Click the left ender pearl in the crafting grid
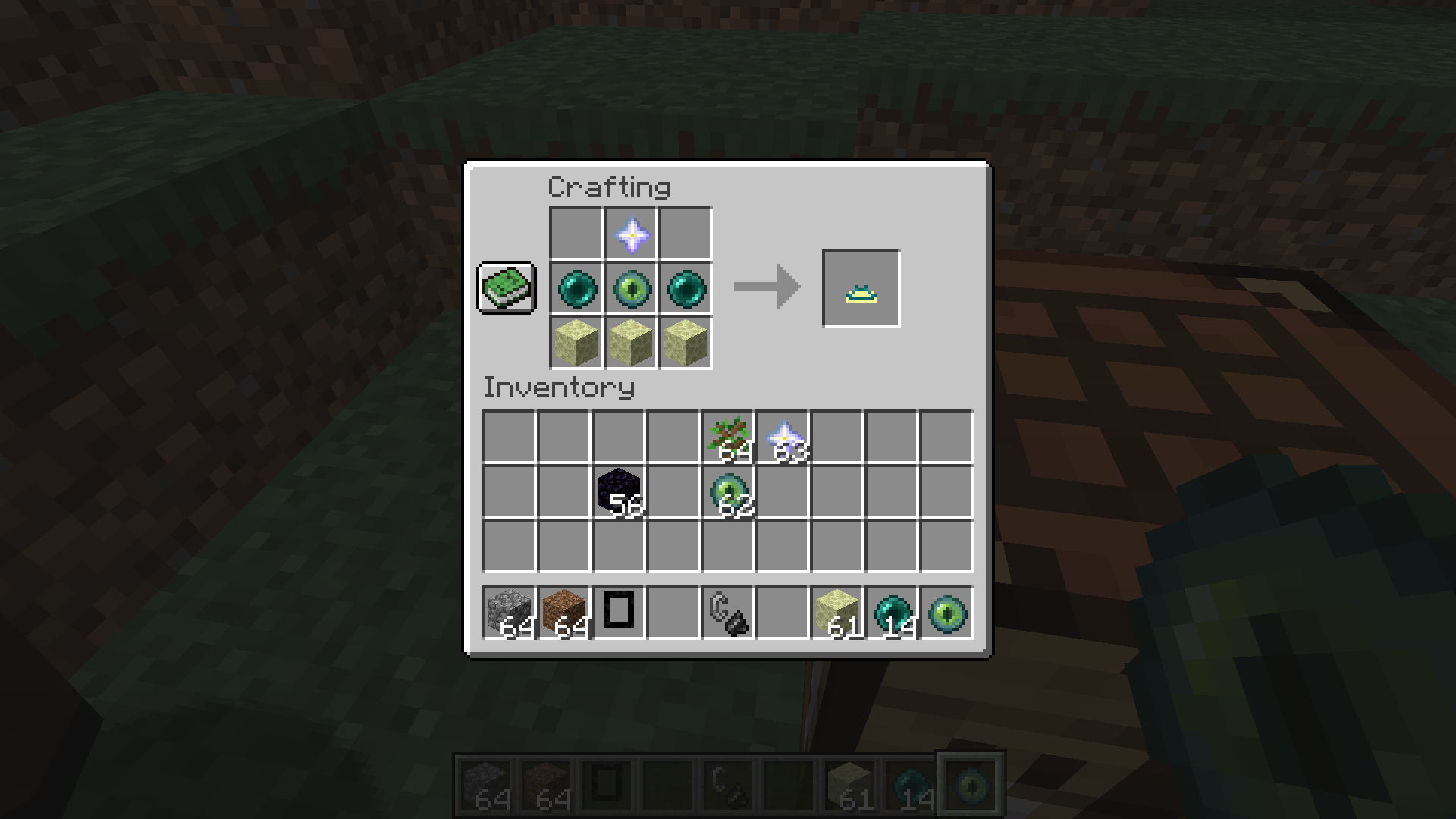This screenshot has width=1456, height=819. [x=575, y=288]
